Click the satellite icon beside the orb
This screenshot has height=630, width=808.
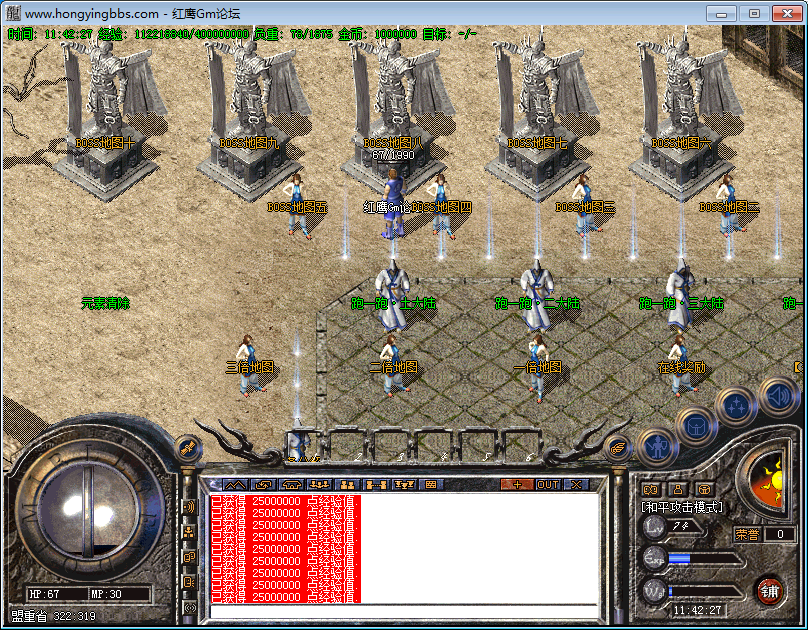(186, 447)
